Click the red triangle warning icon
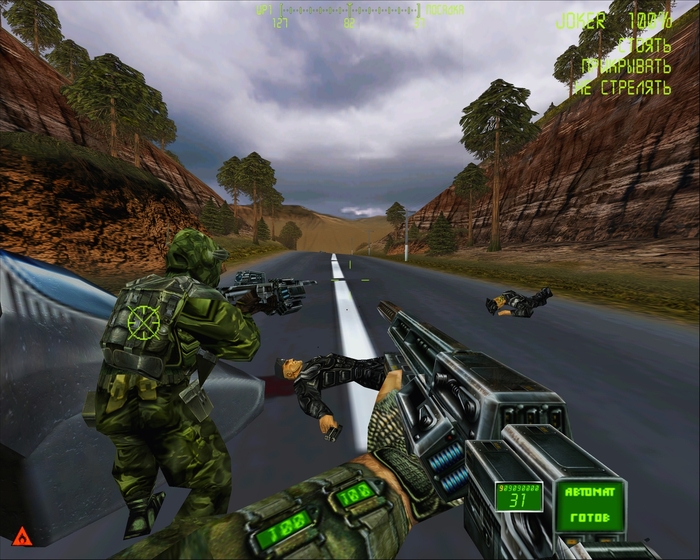The image size is (700, 560). point(21,536)
